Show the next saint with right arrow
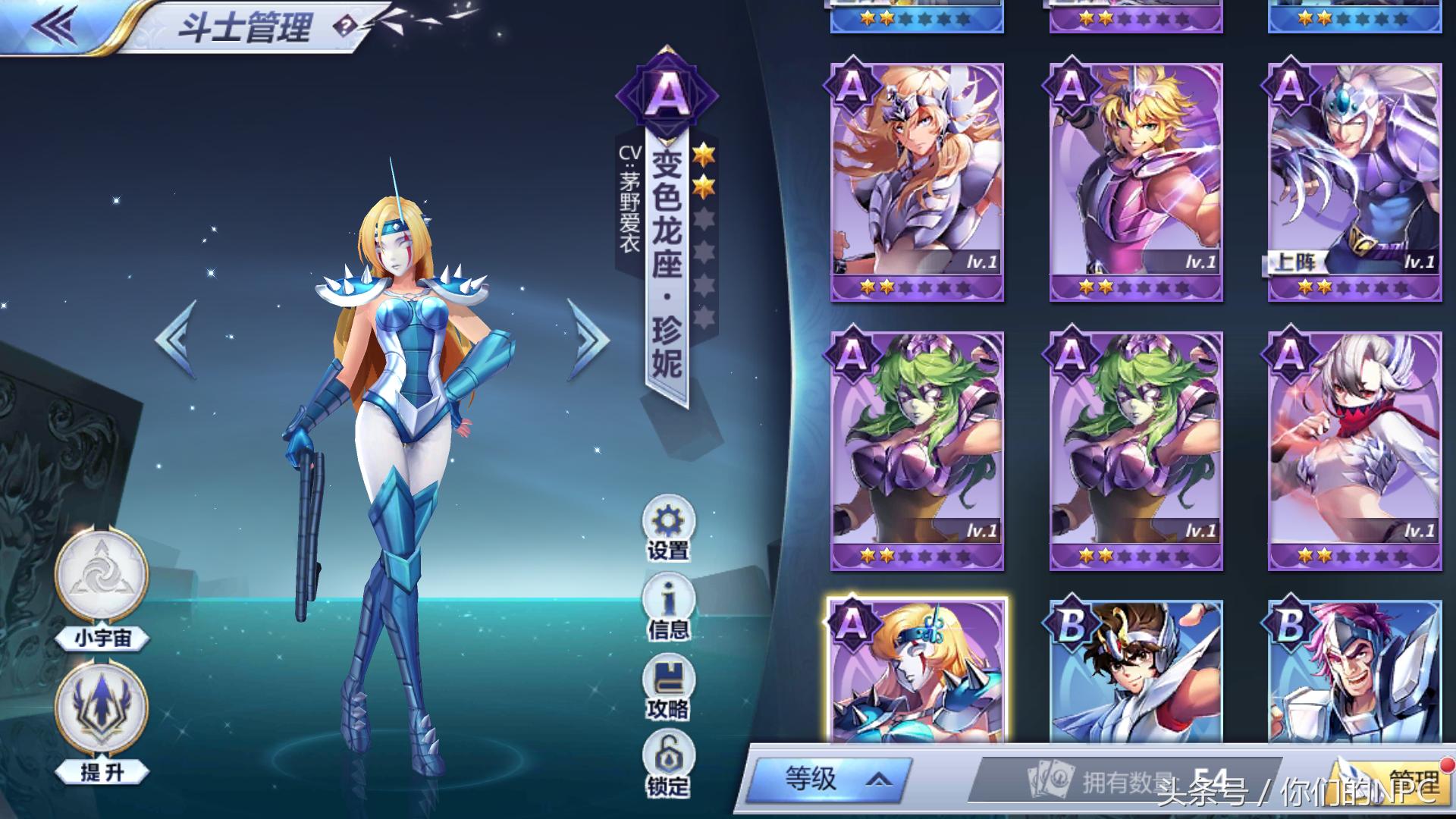The height and width of the screenshot is (819, 1456). 588,339
